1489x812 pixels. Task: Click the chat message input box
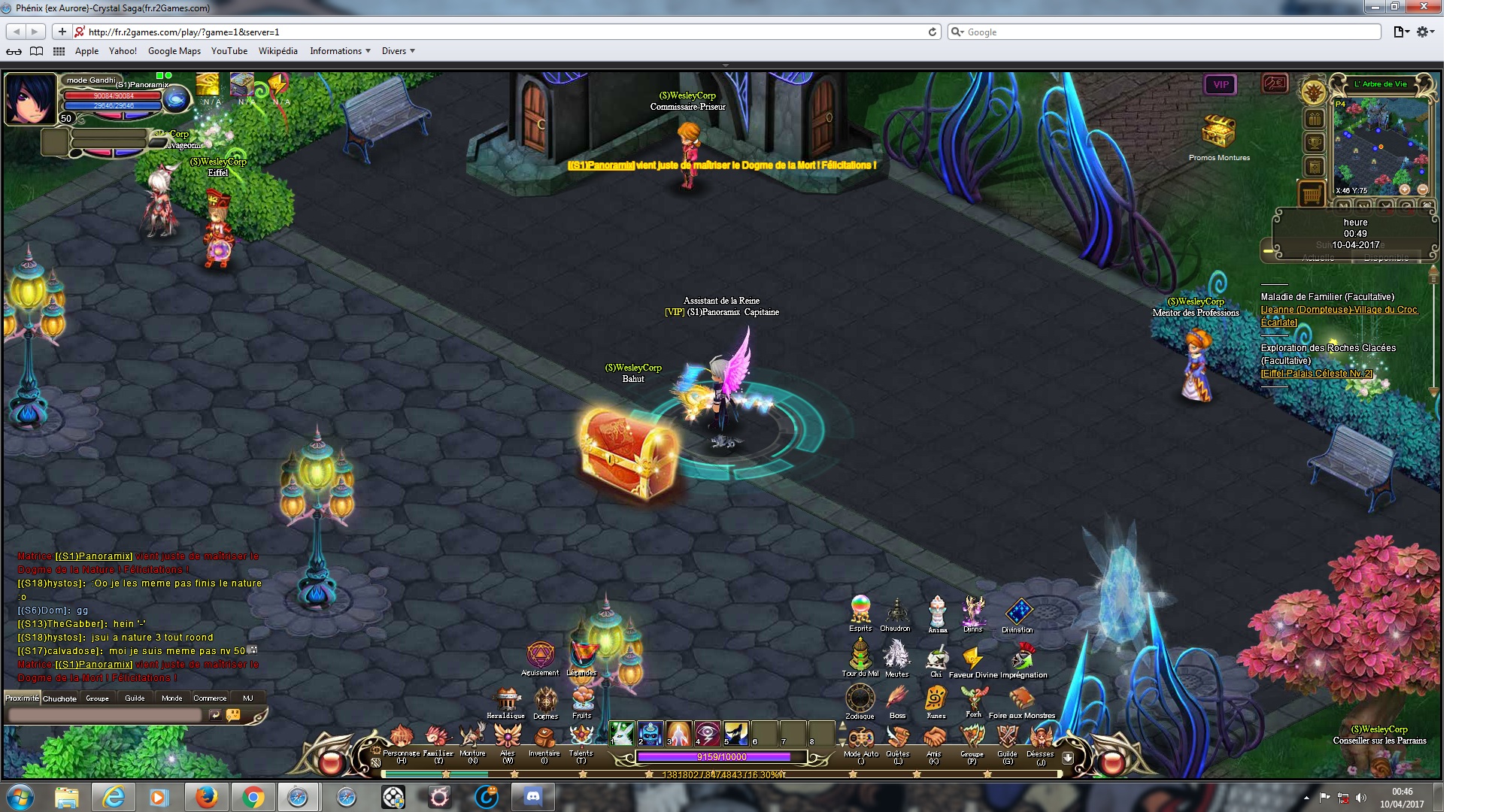click(105, 715)
